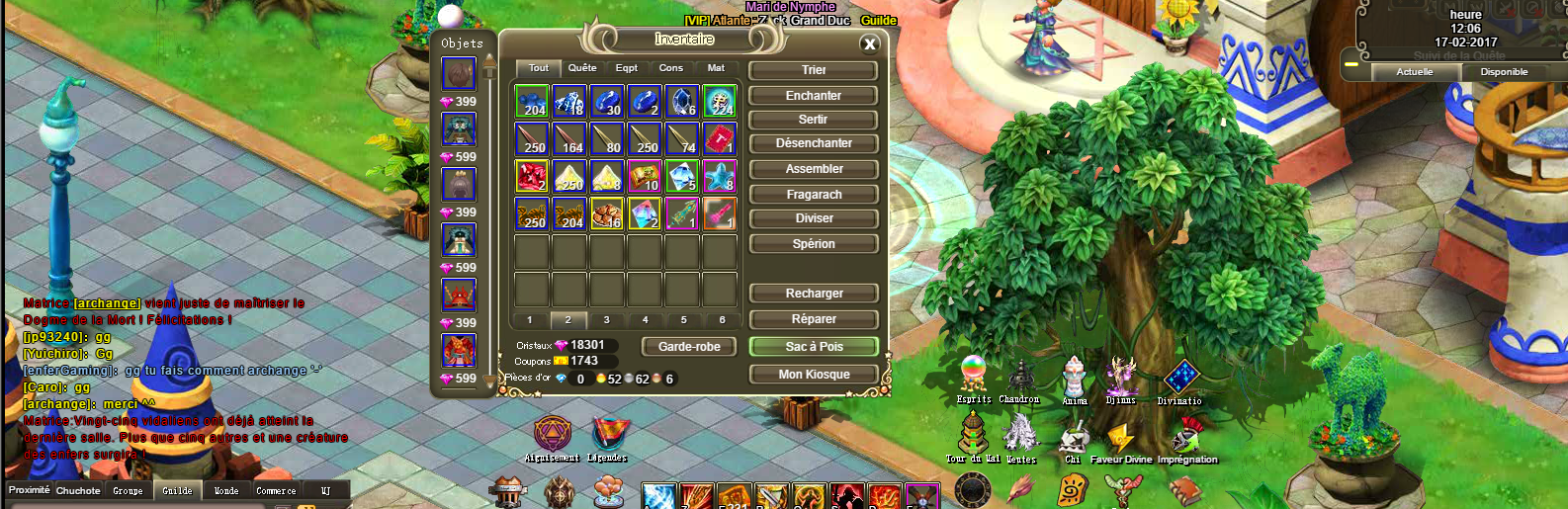
Task: Open the Fragarach menu
Action: 814,195
